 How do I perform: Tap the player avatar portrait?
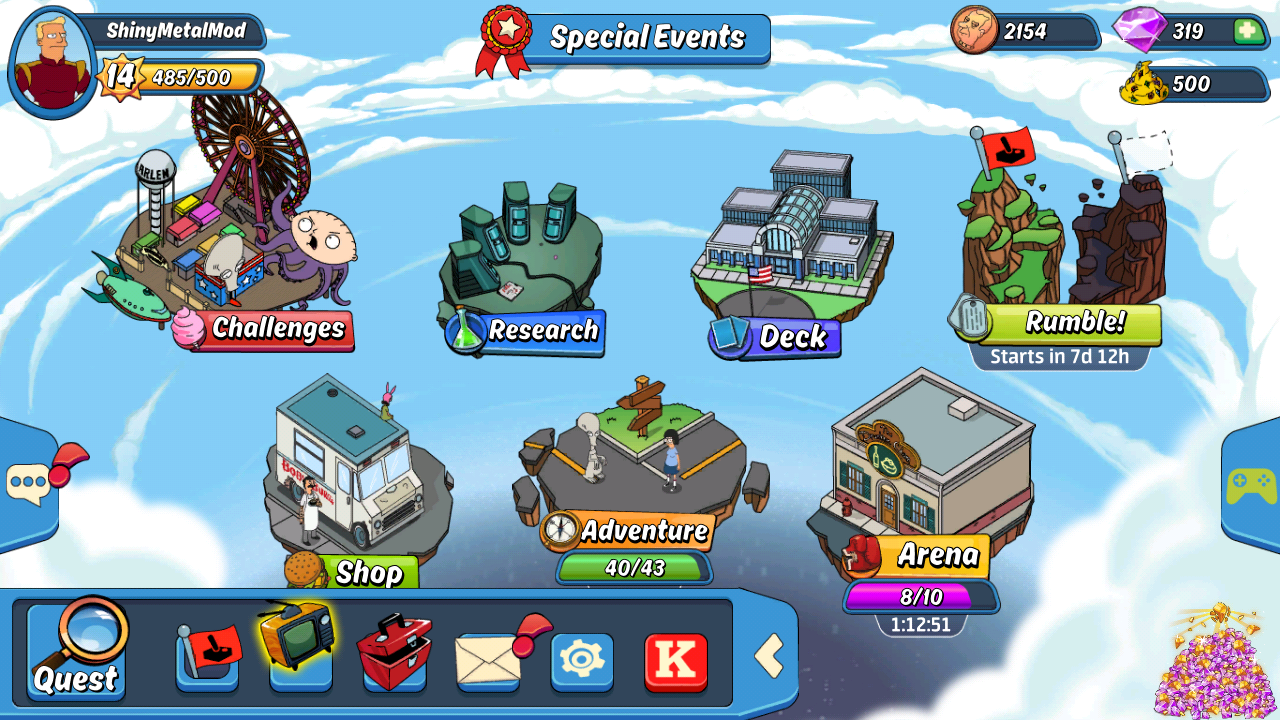click(x=51, y=62)
